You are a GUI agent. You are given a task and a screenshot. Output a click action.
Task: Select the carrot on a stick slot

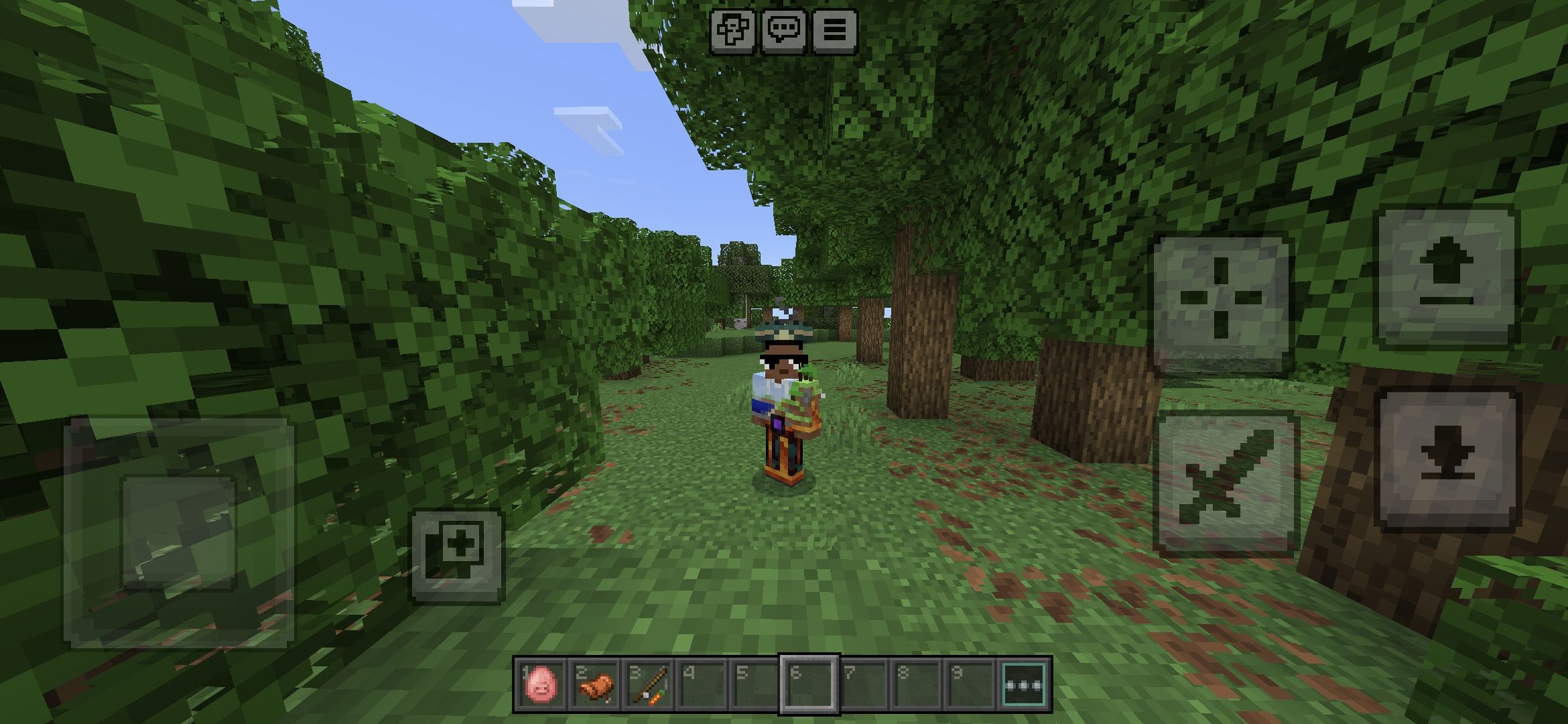[x=648, y=685]
